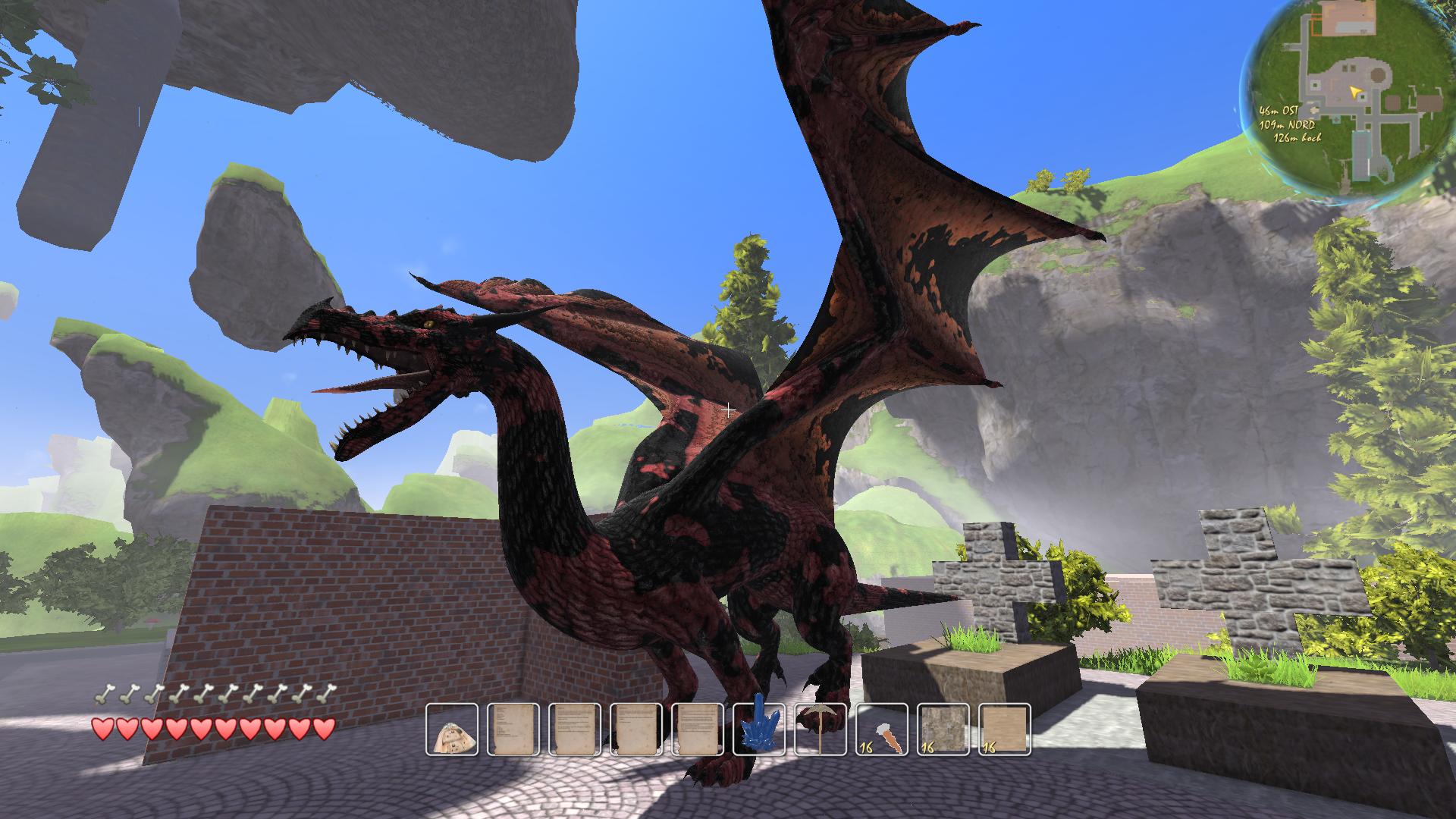1456x819 pixels.
Task: Click the yellow player arrow on the minimap
Action: [x=1355, y=92]
